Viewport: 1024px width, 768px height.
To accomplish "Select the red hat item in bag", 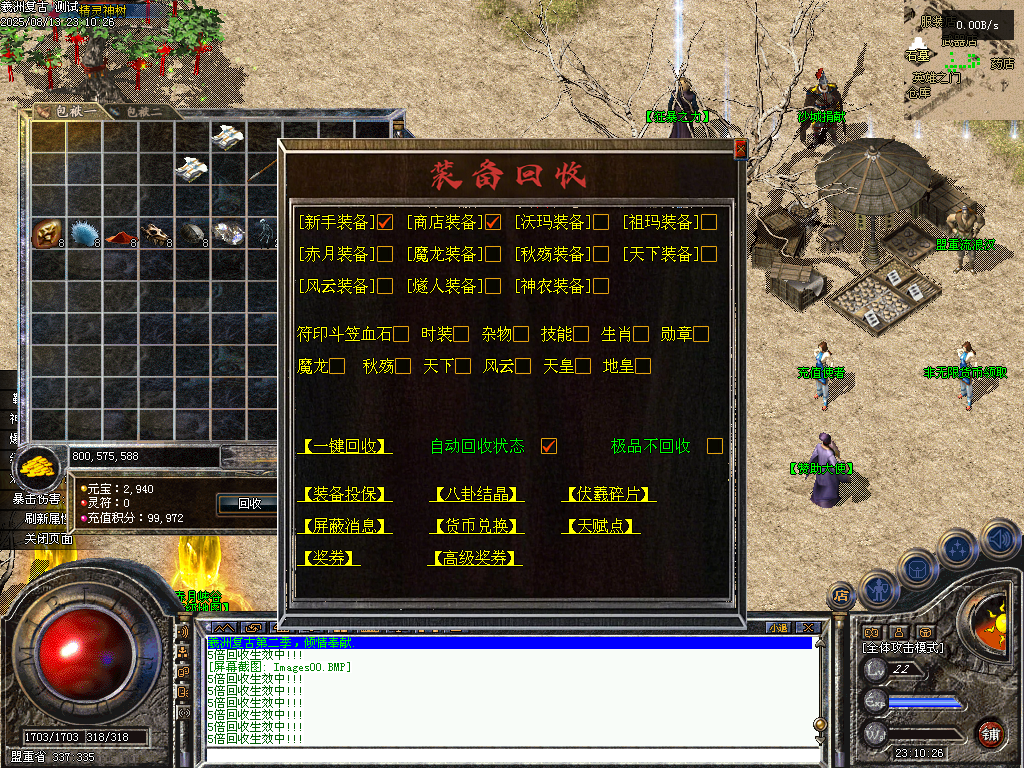I will click(x=121, y=235).
